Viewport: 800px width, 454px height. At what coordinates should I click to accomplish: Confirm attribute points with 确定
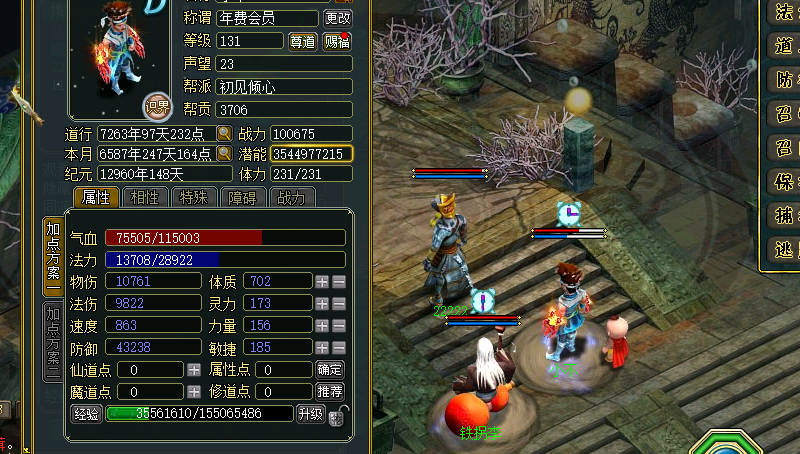pos(330,369)
